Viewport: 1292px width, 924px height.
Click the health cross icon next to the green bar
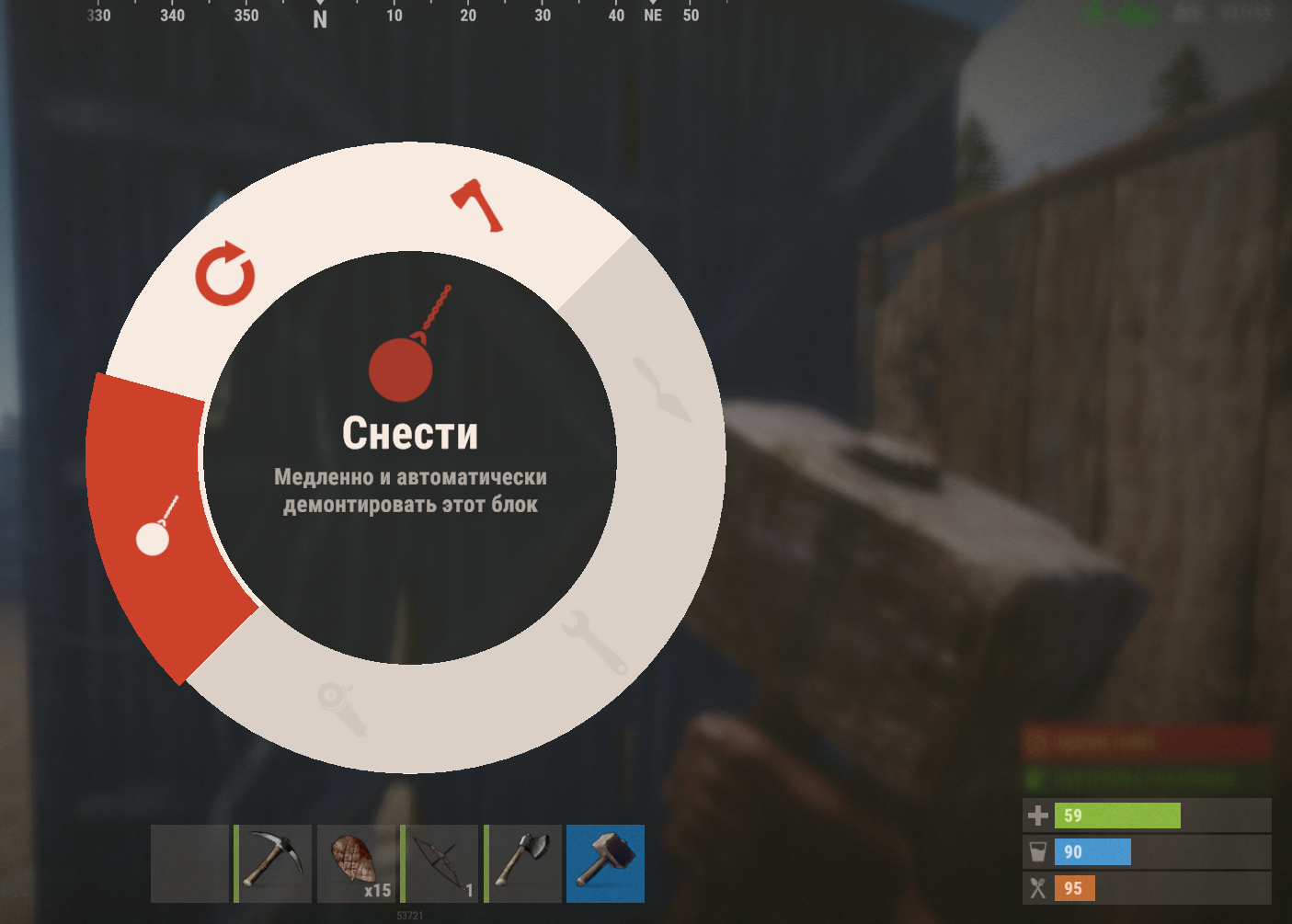tap(1037, 816)
